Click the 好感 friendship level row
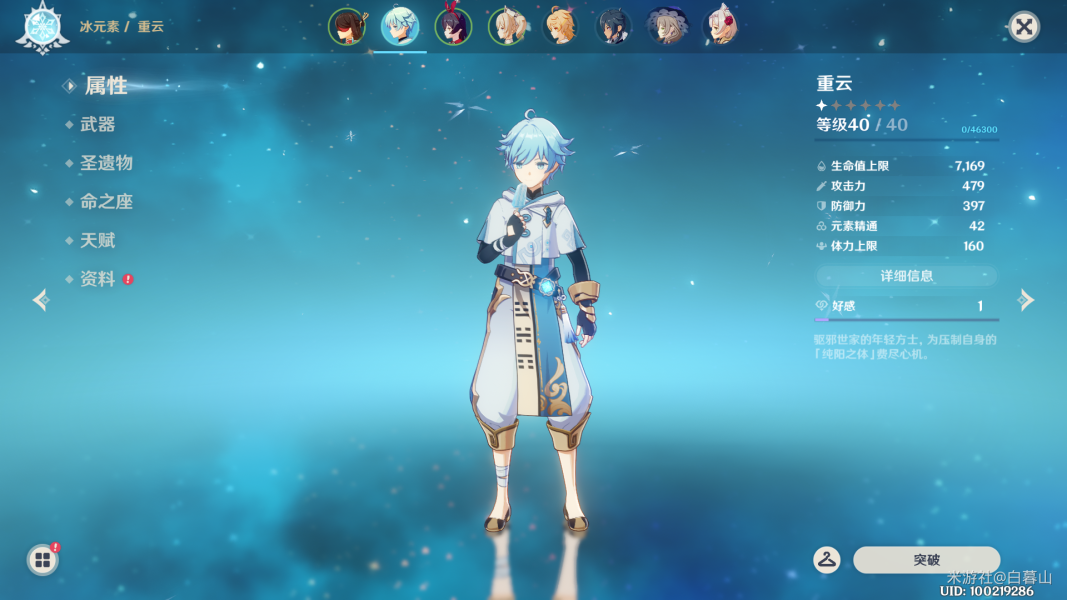 click(x=906, y=306)
